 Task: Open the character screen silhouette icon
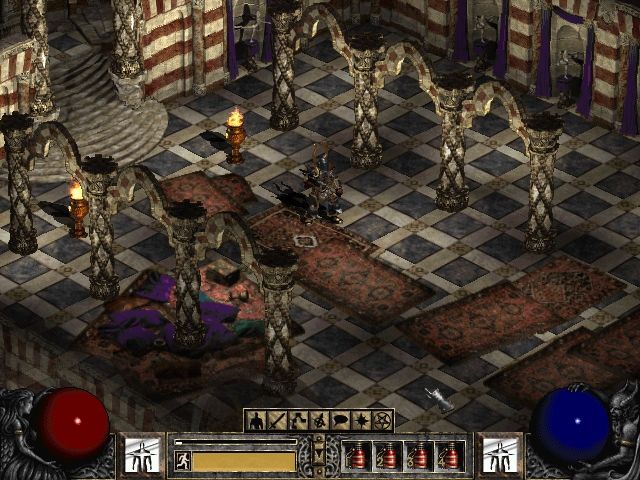coord(256,421)
